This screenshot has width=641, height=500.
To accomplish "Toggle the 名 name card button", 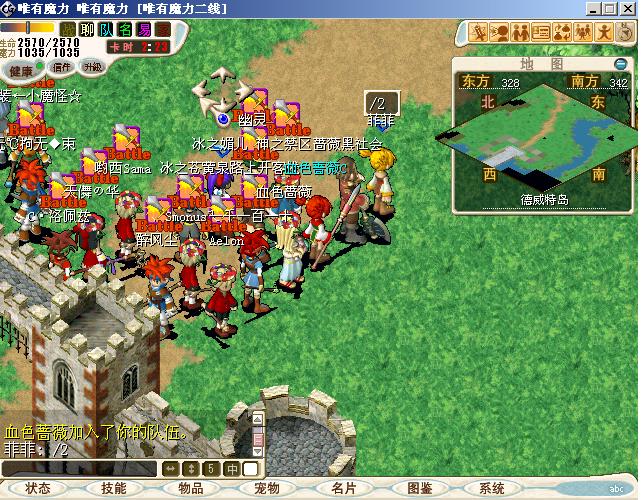I will coord(126,30).
